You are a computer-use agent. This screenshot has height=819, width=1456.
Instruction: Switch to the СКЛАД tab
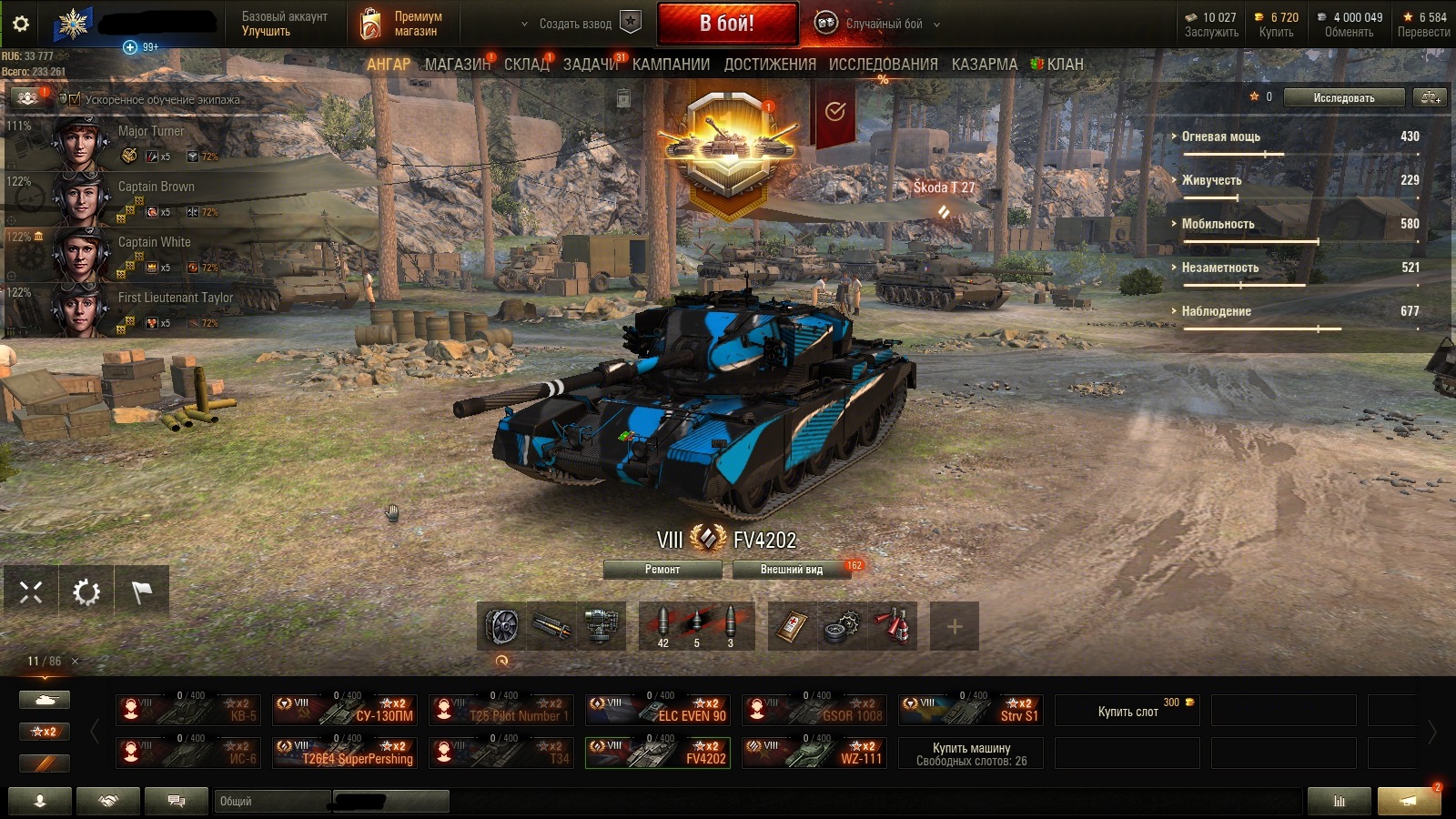point(526,65)
